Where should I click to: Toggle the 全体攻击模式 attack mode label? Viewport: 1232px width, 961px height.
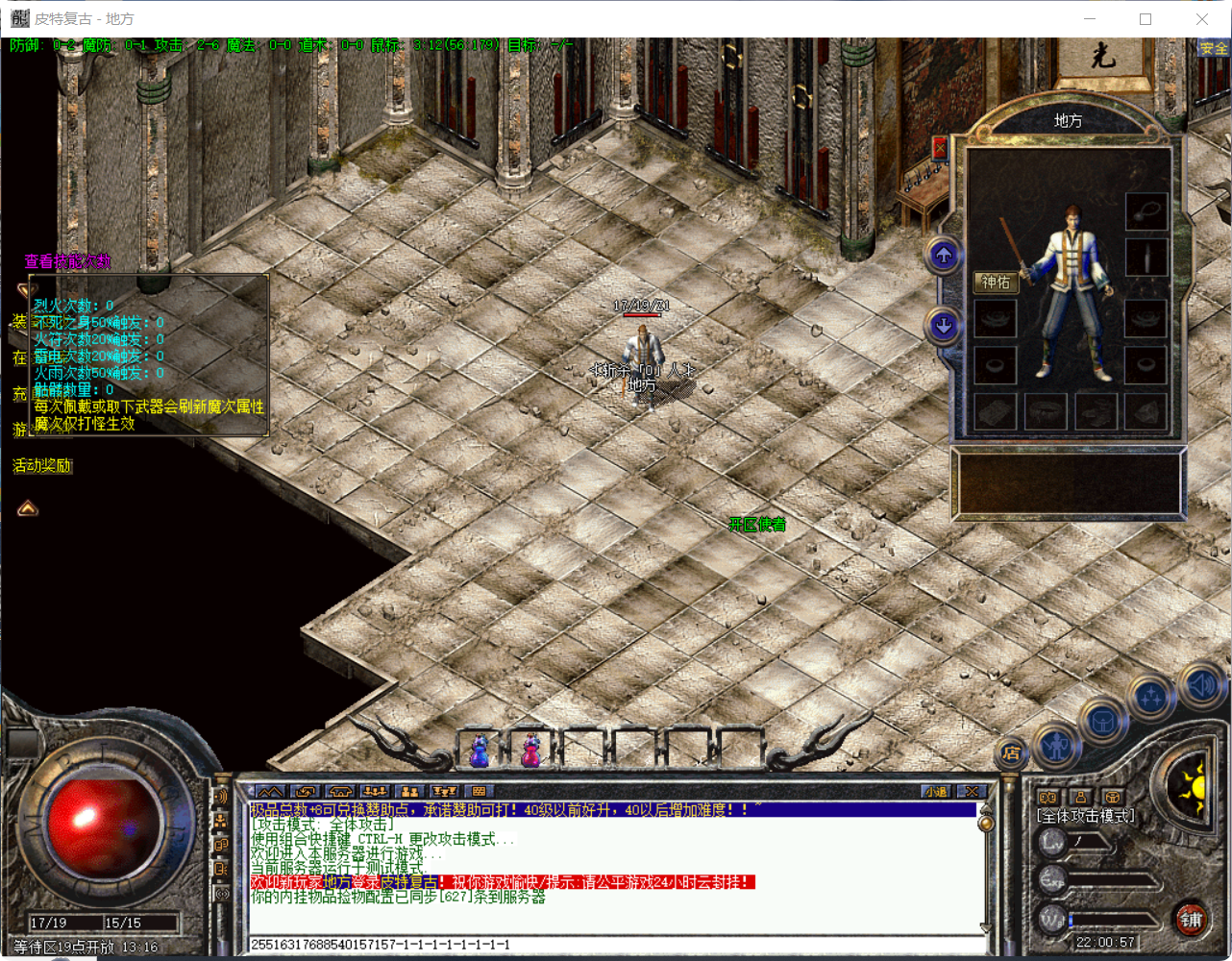pyautogui.click(x=1086, y=814)
